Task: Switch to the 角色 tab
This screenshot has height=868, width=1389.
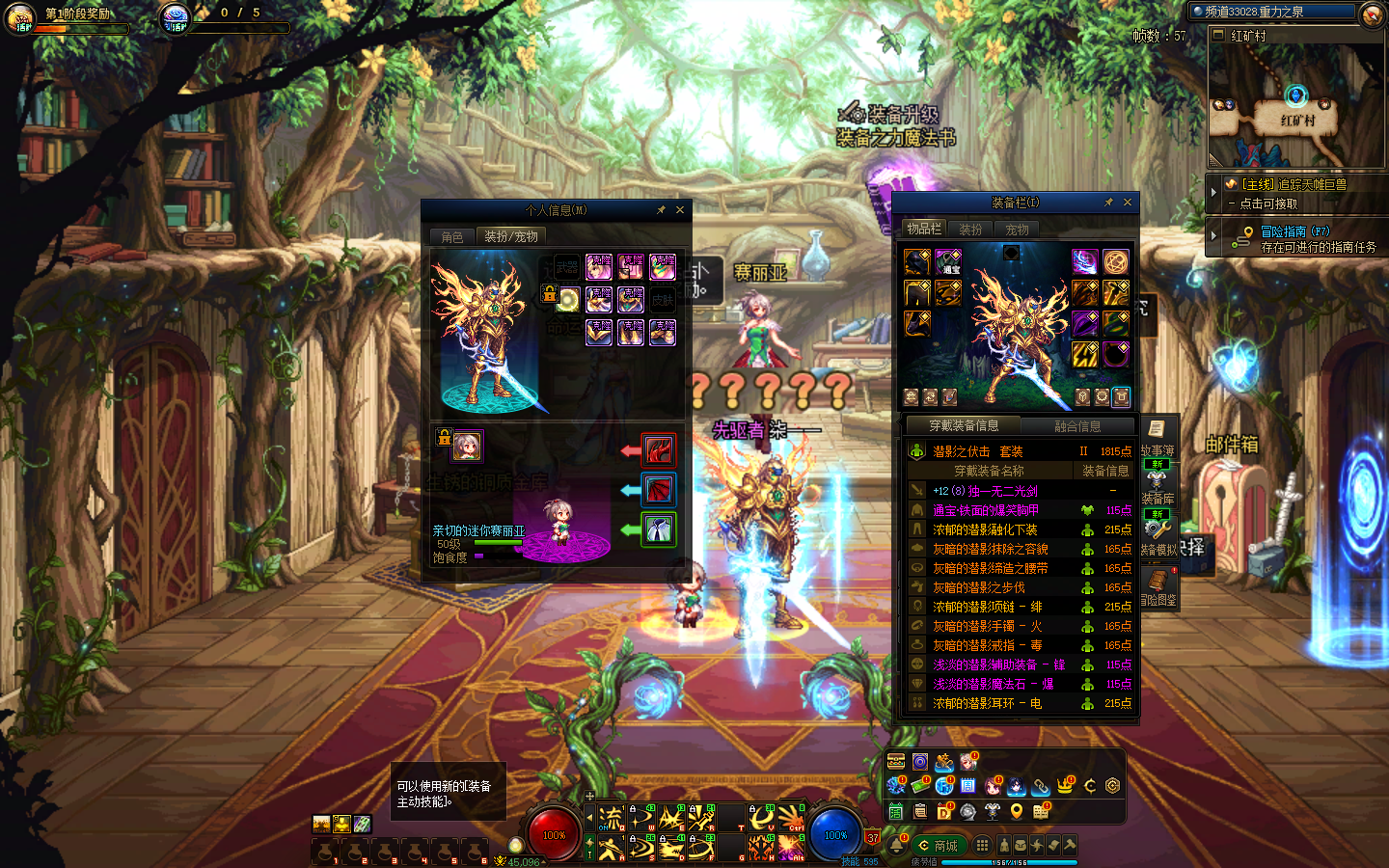Action: point(452,237)
